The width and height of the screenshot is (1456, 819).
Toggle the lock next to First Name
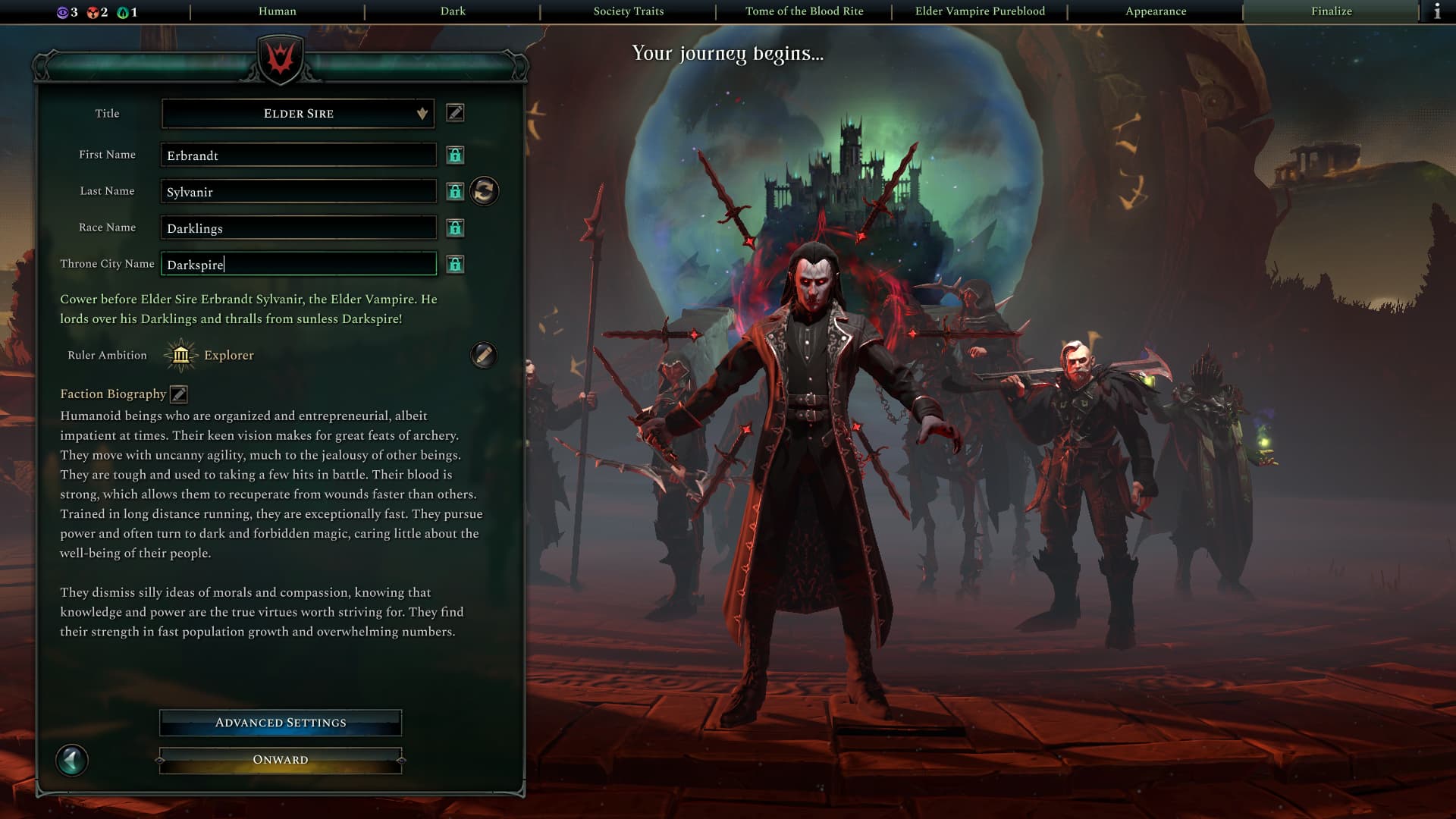(x=455, y=155)
